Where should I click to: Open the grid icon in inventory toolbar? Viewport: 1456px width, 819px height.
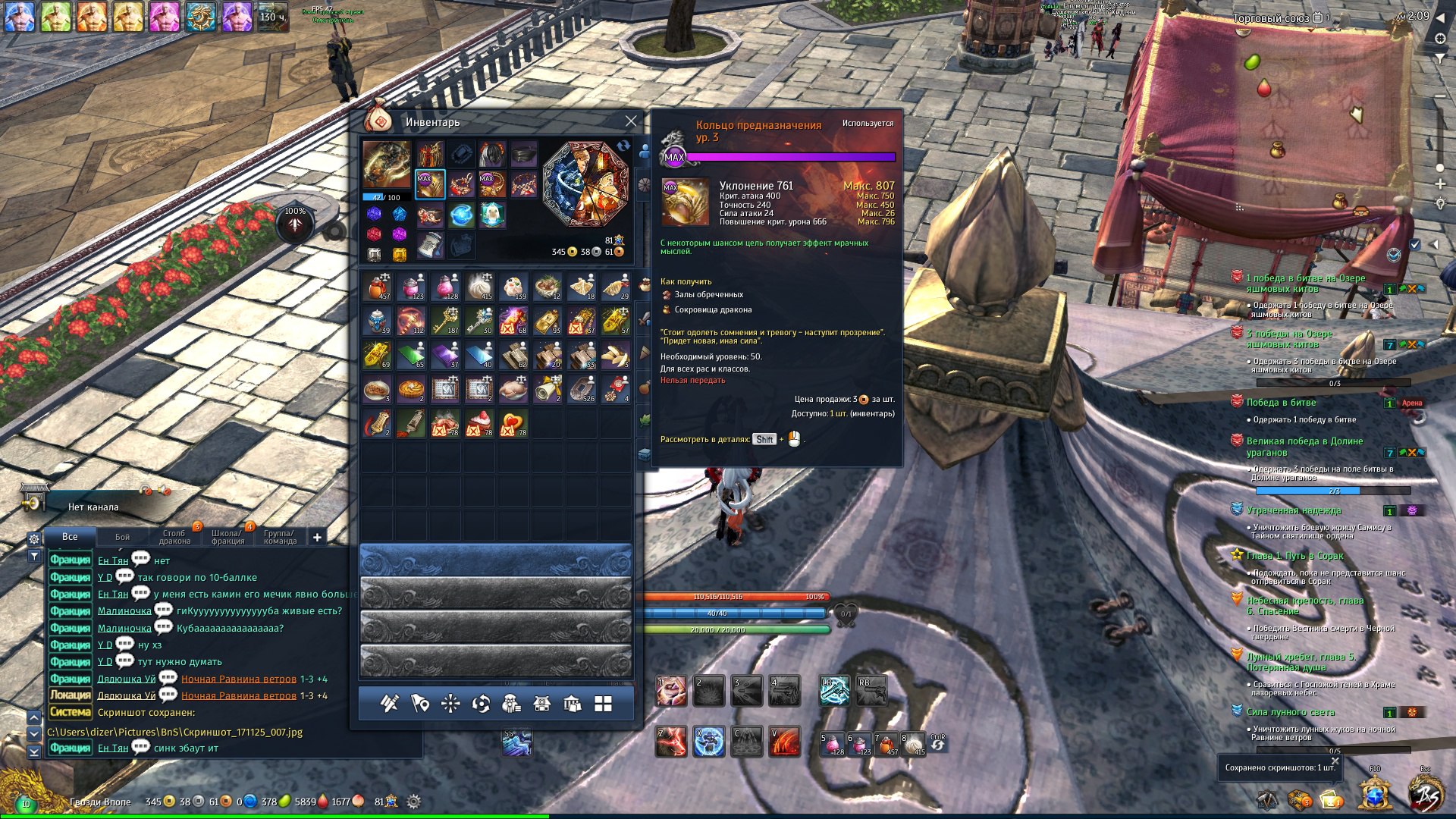[603, 704]
